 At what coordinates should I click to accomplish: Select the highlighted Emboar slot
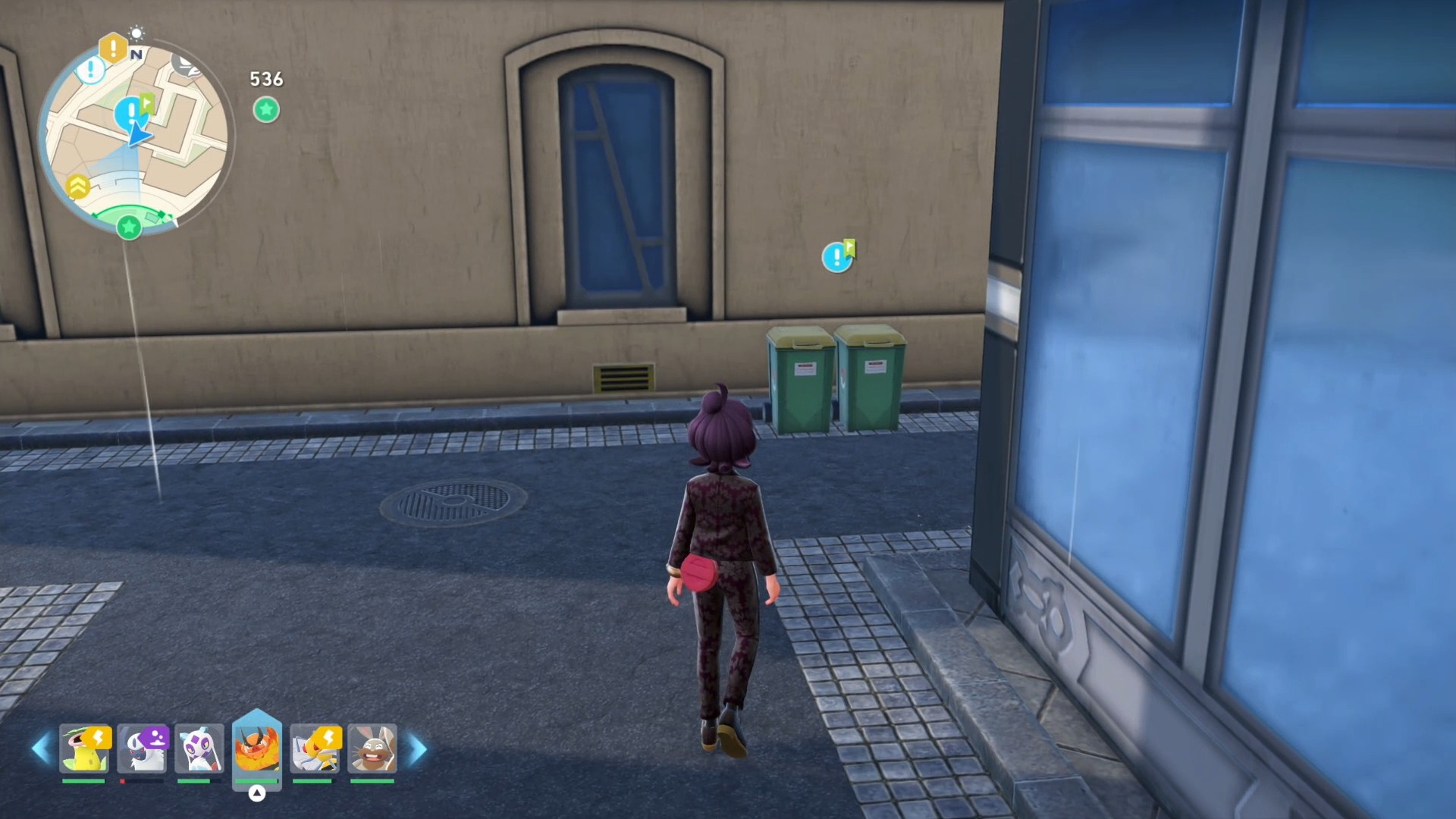(x=257, y=748)
